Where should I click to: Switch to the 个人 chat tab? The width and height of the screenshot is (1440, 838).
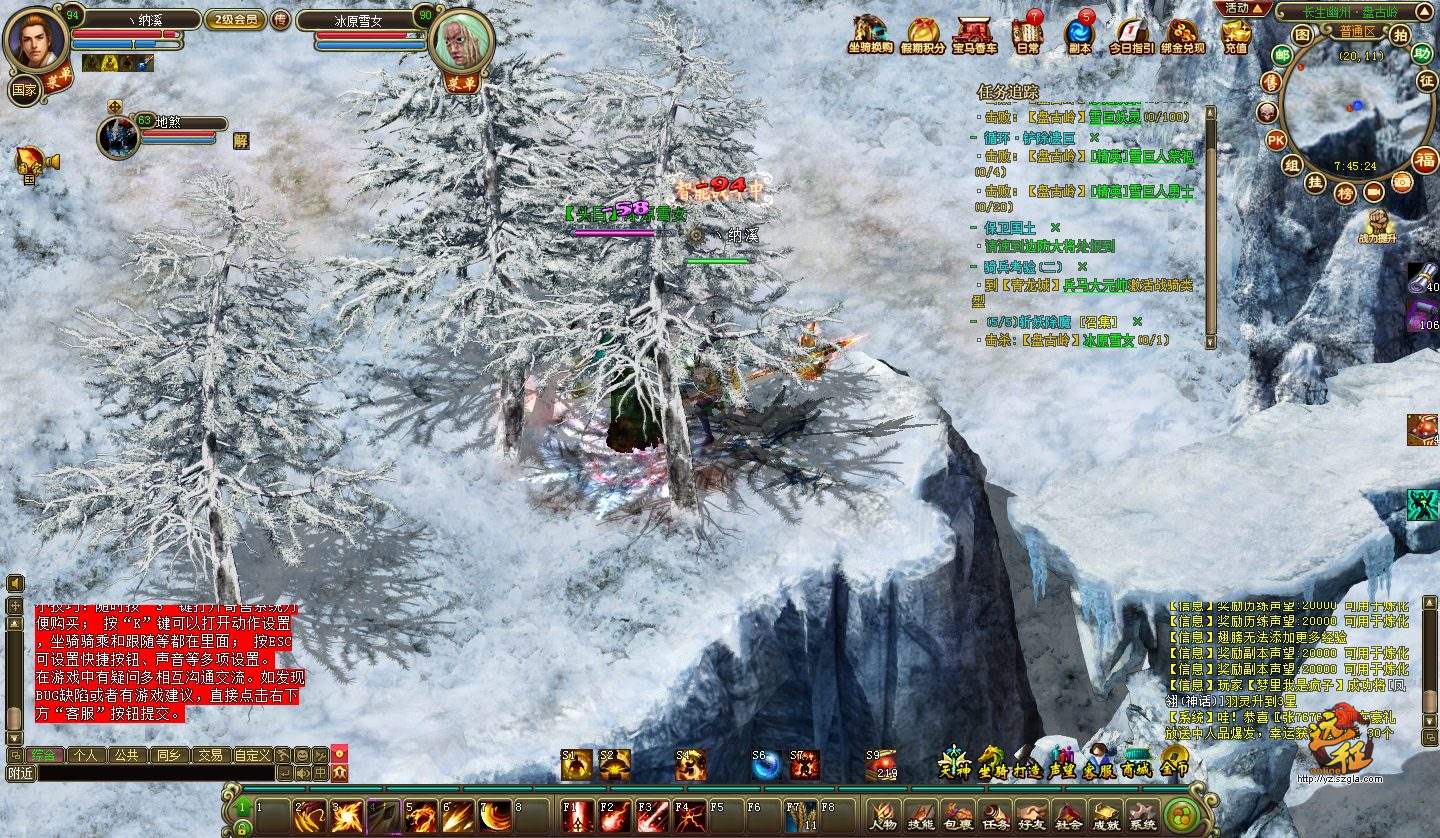tap(86, 755)
